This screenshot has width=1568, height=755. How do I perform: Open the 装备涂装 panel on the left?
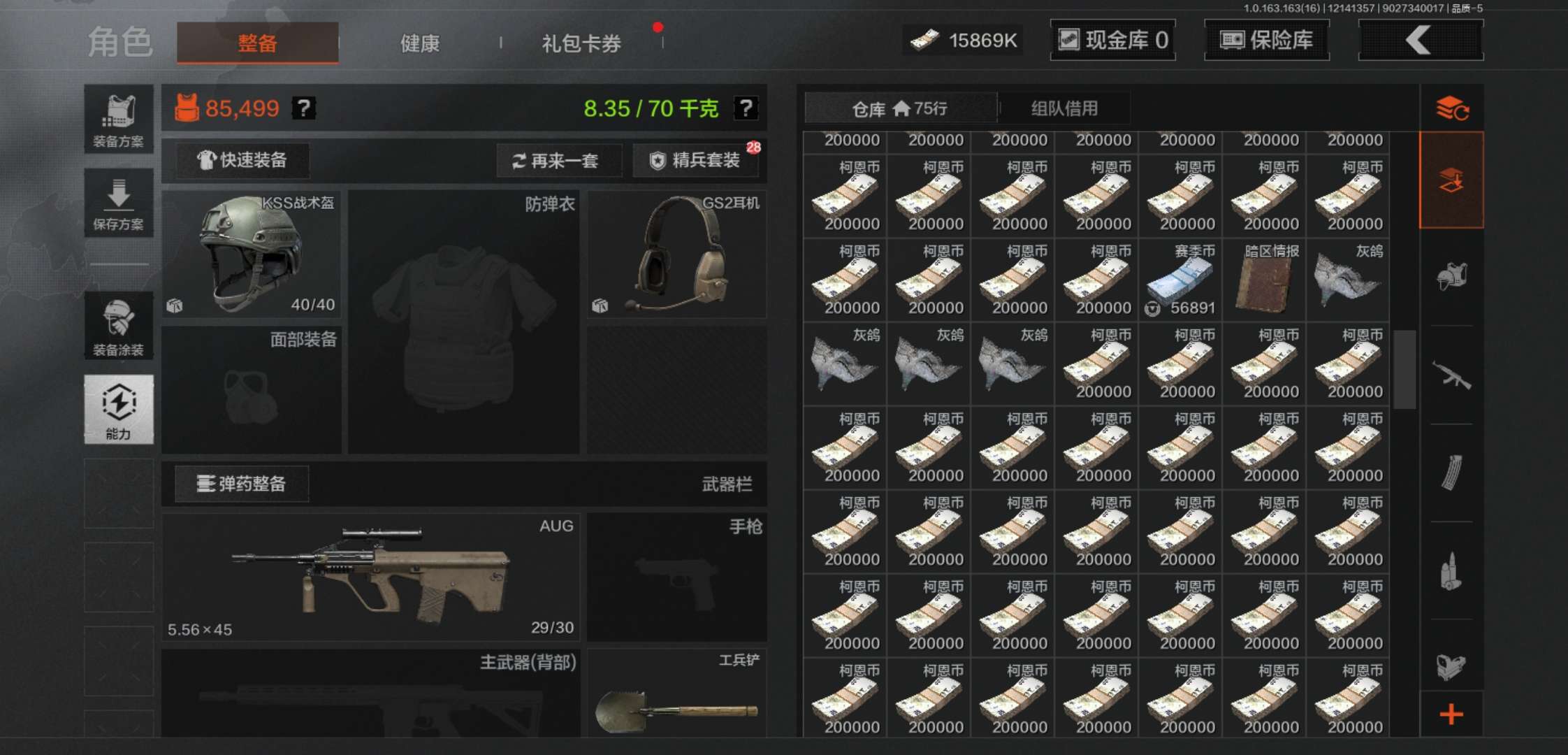pos(119,324)
